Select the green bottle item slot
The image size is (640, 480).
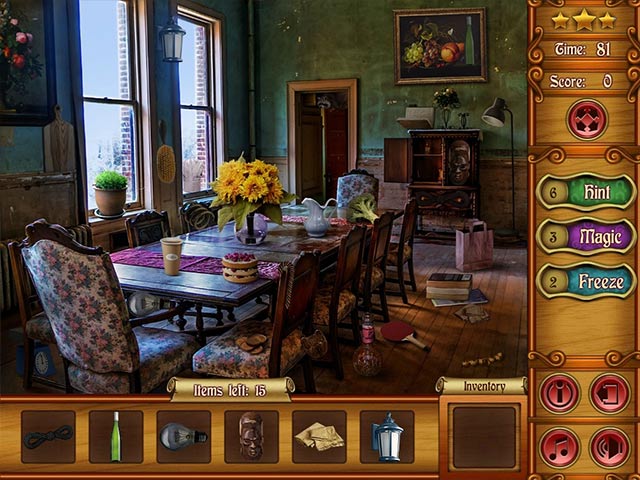click(116, 437)
